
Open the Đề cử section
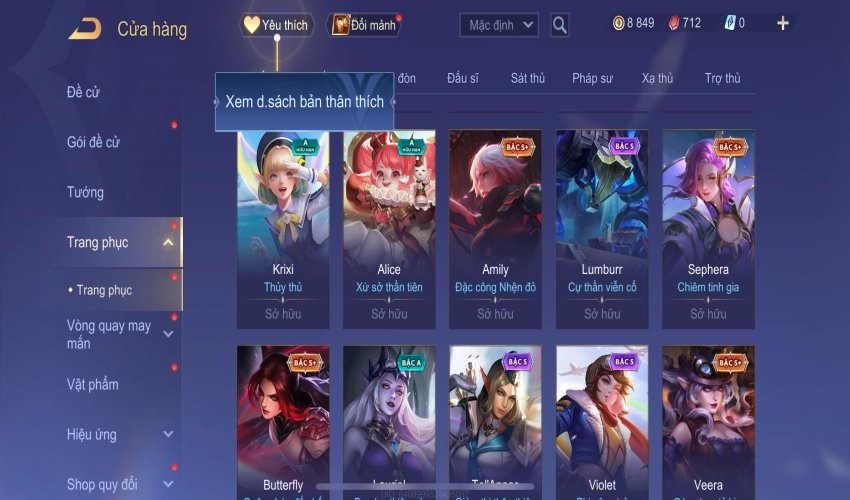[84, 93]
